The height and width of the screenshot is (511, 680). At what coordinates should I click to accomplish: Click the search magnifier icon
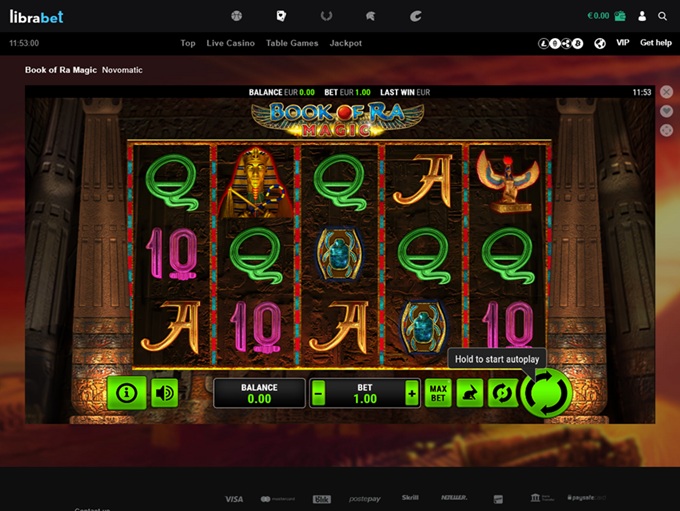(x=663, y=16)
